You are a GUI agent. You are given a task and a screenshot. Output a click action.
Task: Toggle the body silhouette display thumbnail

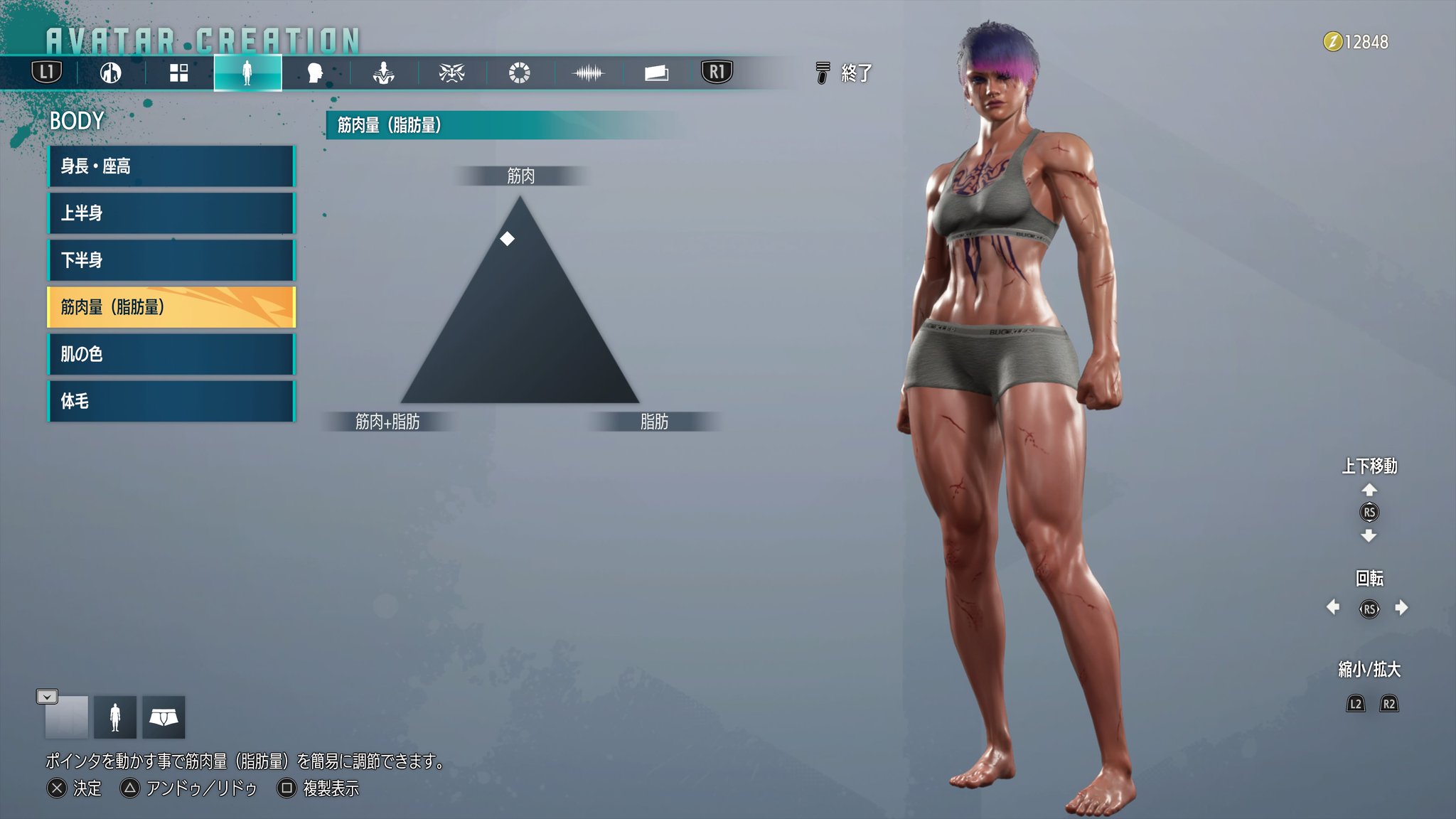(115, 716)
